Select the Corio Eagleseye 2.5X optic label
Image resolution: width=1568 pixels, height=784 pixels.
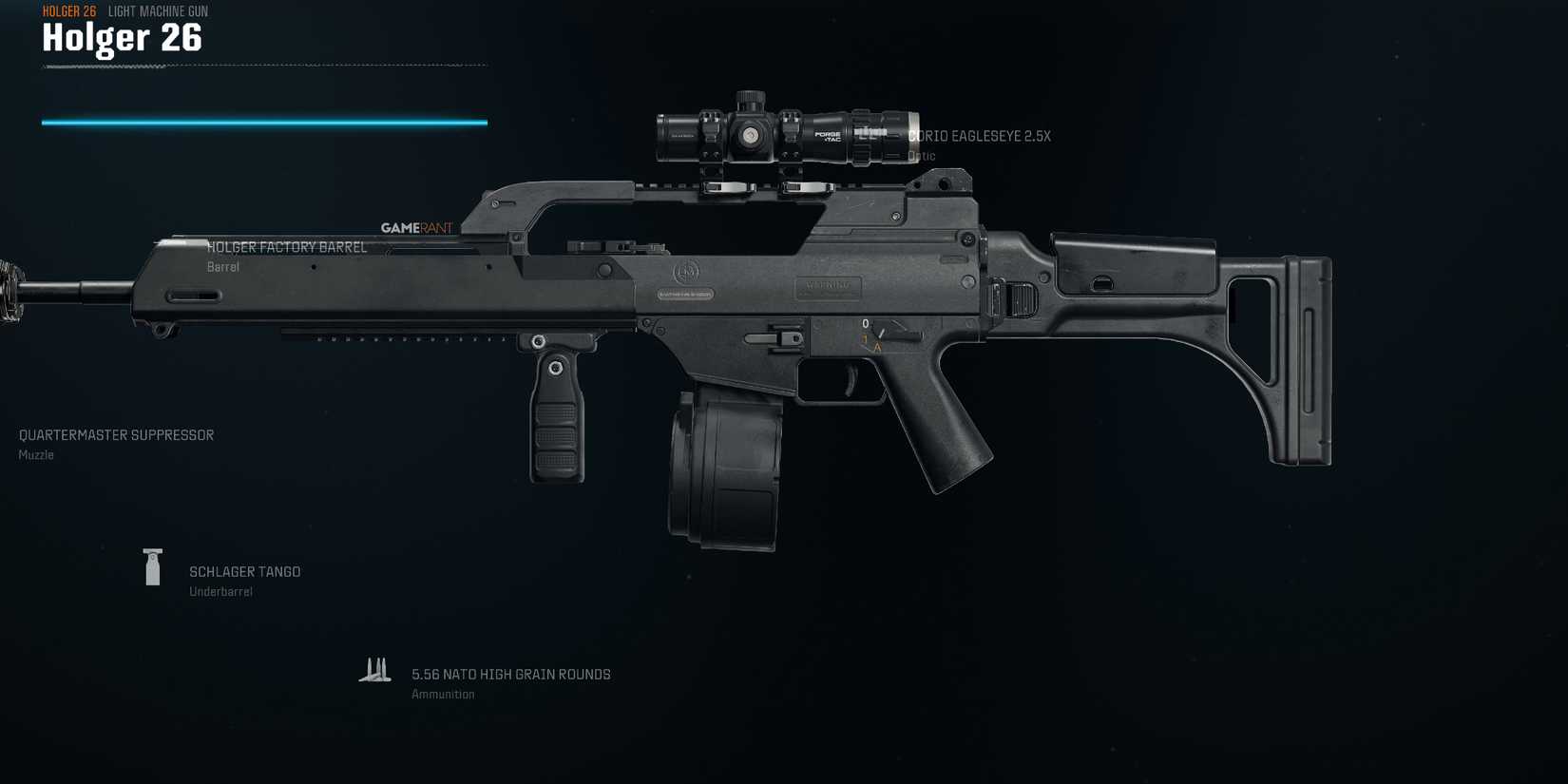(979, 136)
